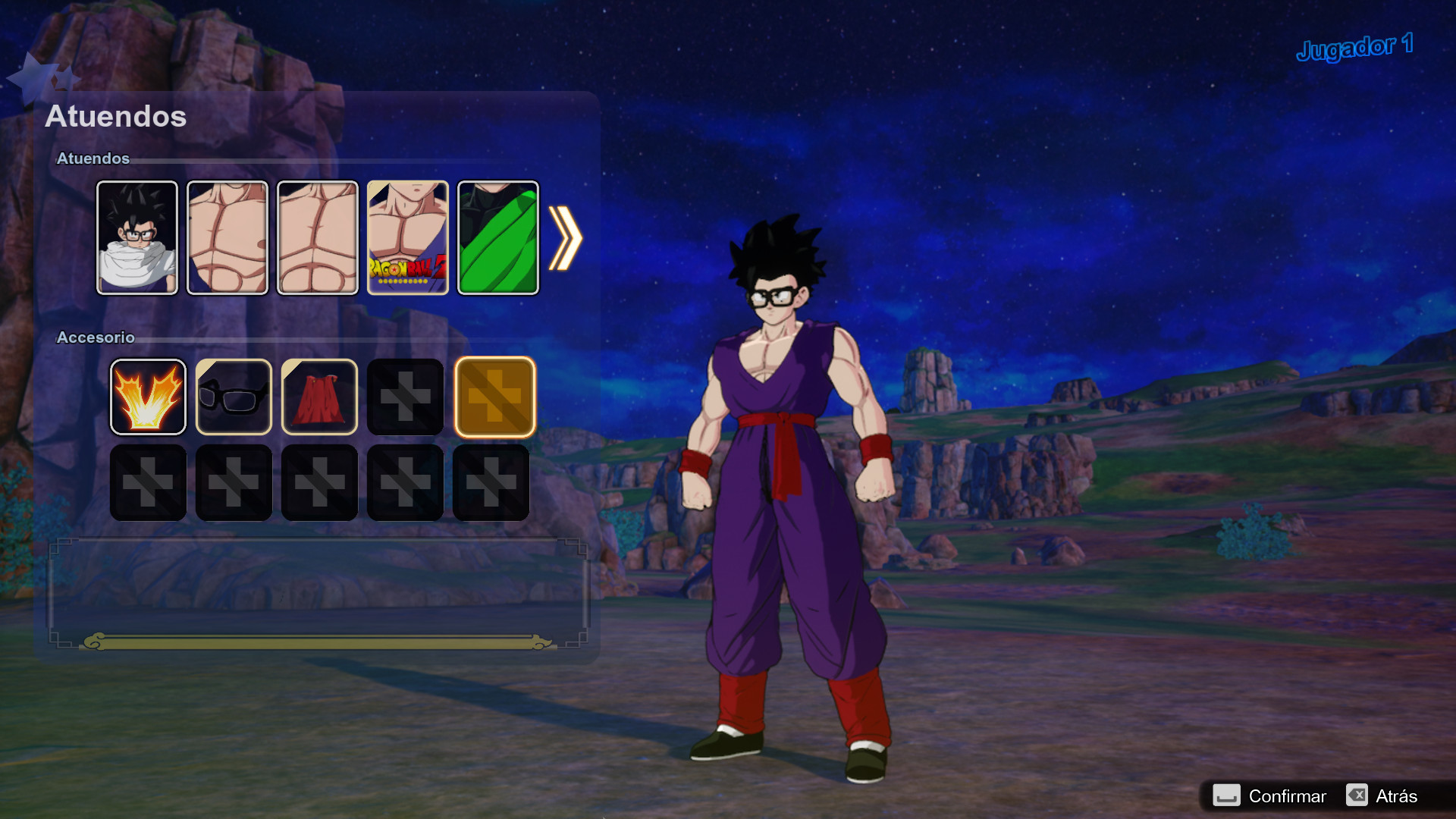The image size is (1456, 819).
Task: Expand the Accesorio category section
Action: coord(95,337)
